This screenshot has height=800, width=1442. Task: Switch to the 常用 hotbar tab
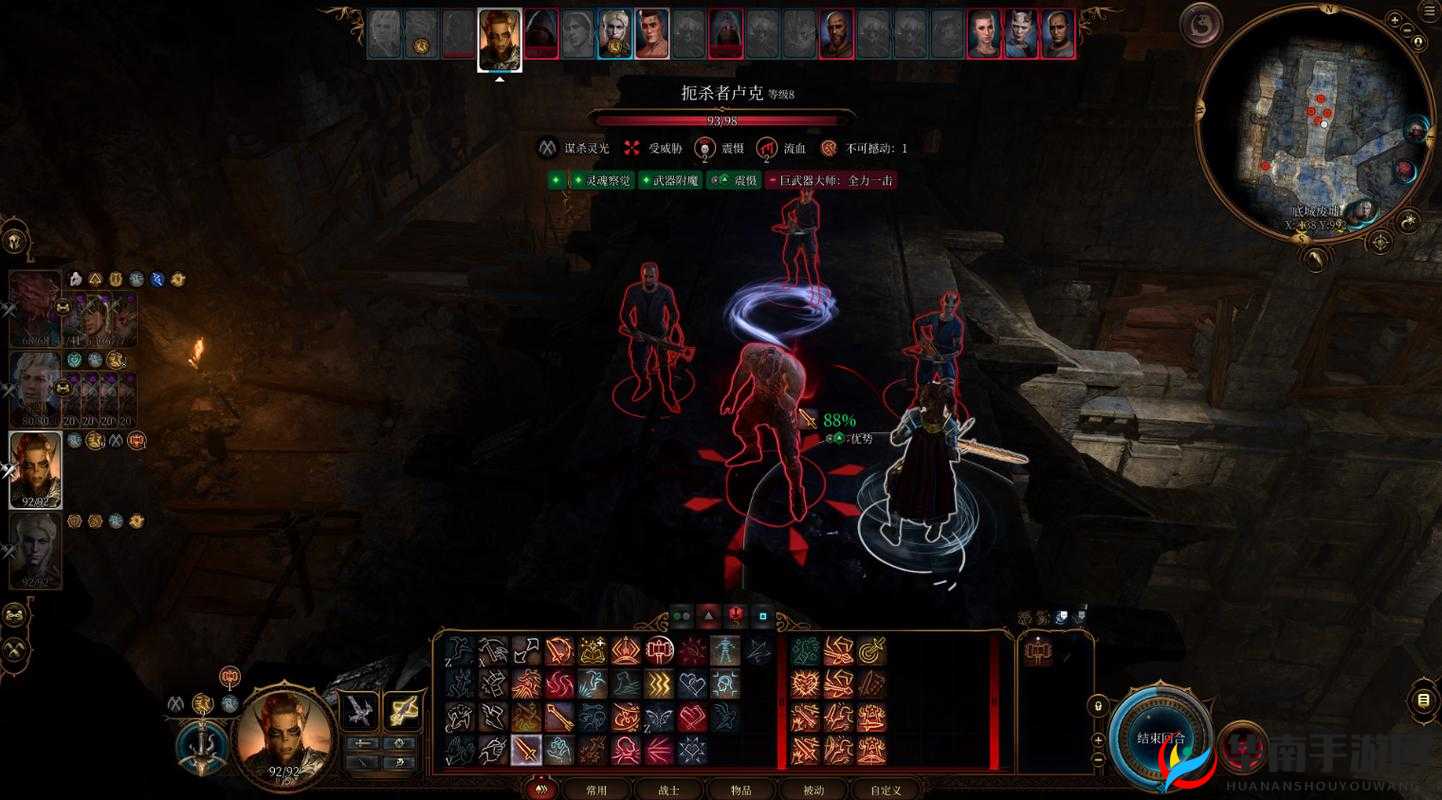tap(596, 789)
